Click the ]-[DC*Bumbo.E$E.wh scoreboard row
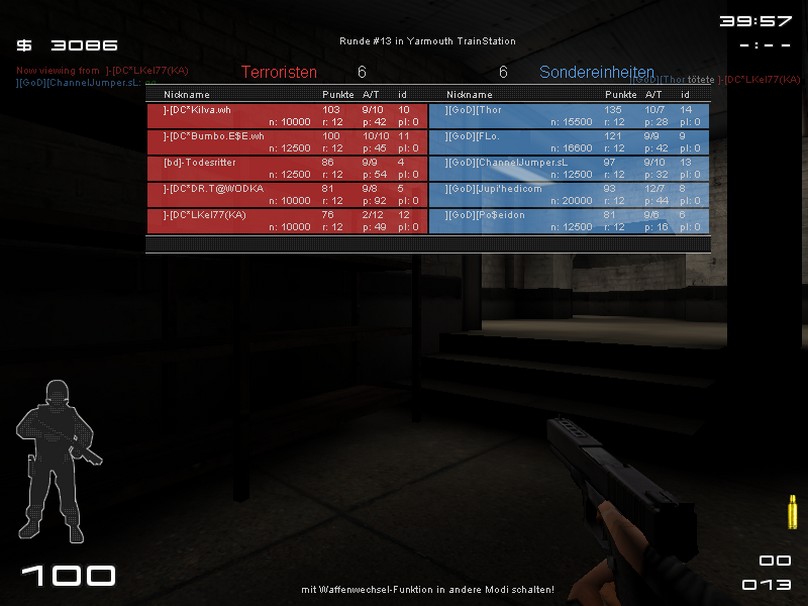808x606 pixels. [286, 141]
